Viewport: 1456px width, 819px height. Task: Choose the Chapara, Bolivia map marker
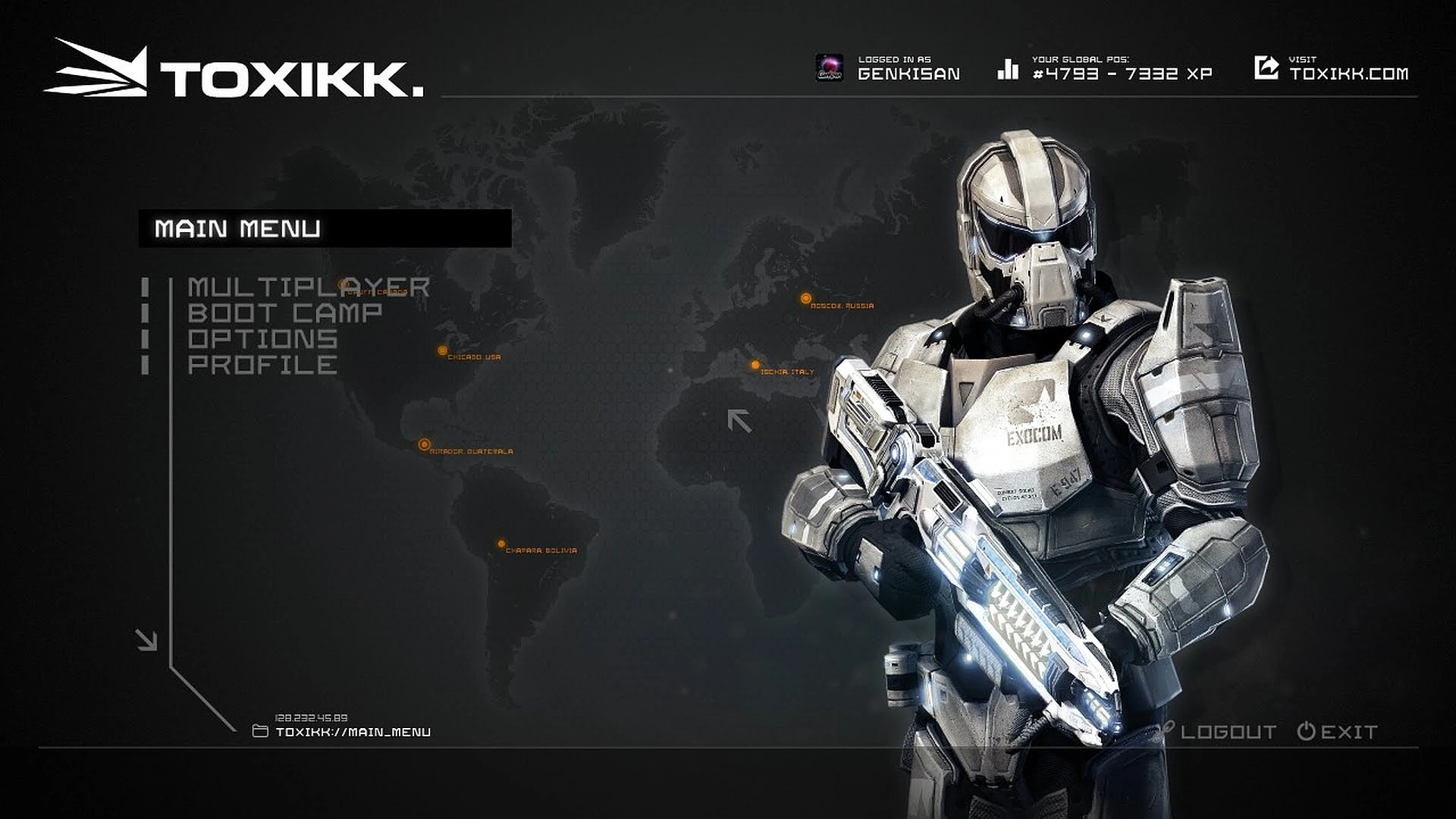[501, 544]
